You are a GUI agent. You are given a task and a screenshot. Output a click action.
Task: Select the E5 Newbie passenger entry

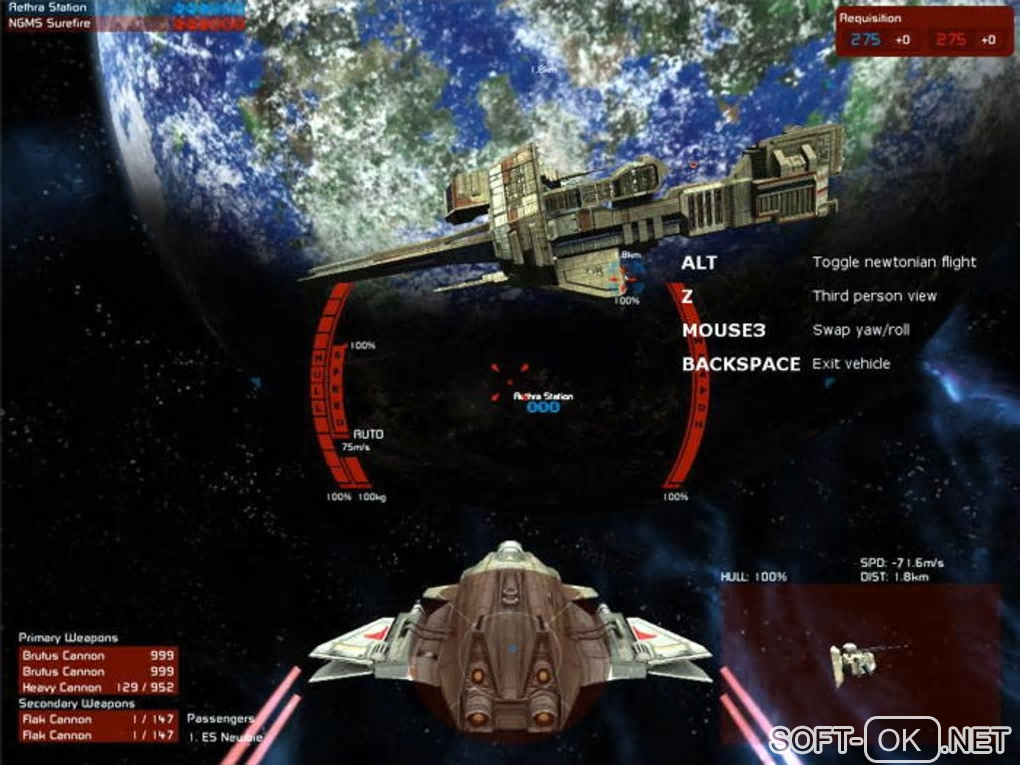tap(225, 737)
